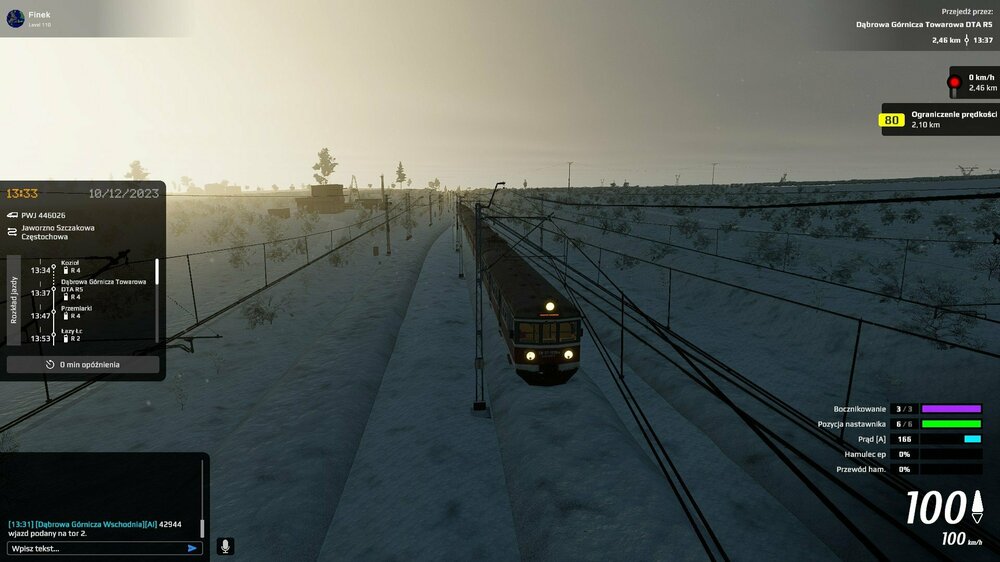
Task: Send the chat message with the blue arrow
Action: tap(192, 548)
